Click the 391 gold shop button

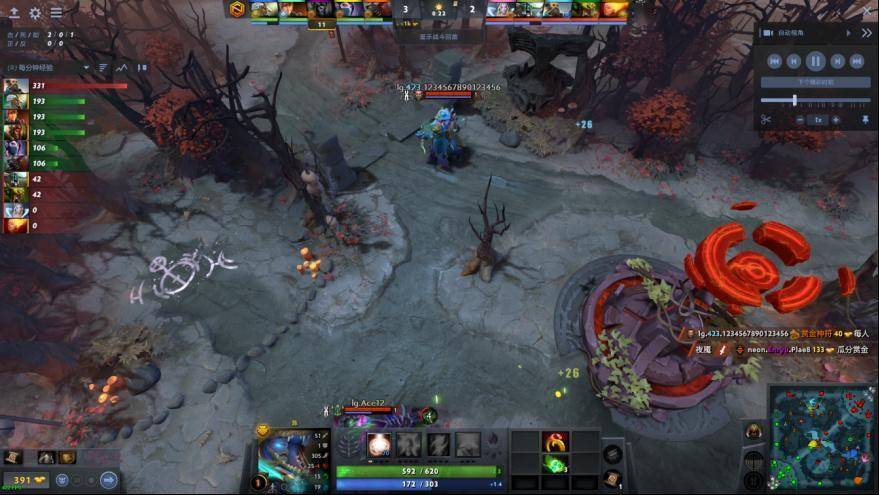[22, 480]
